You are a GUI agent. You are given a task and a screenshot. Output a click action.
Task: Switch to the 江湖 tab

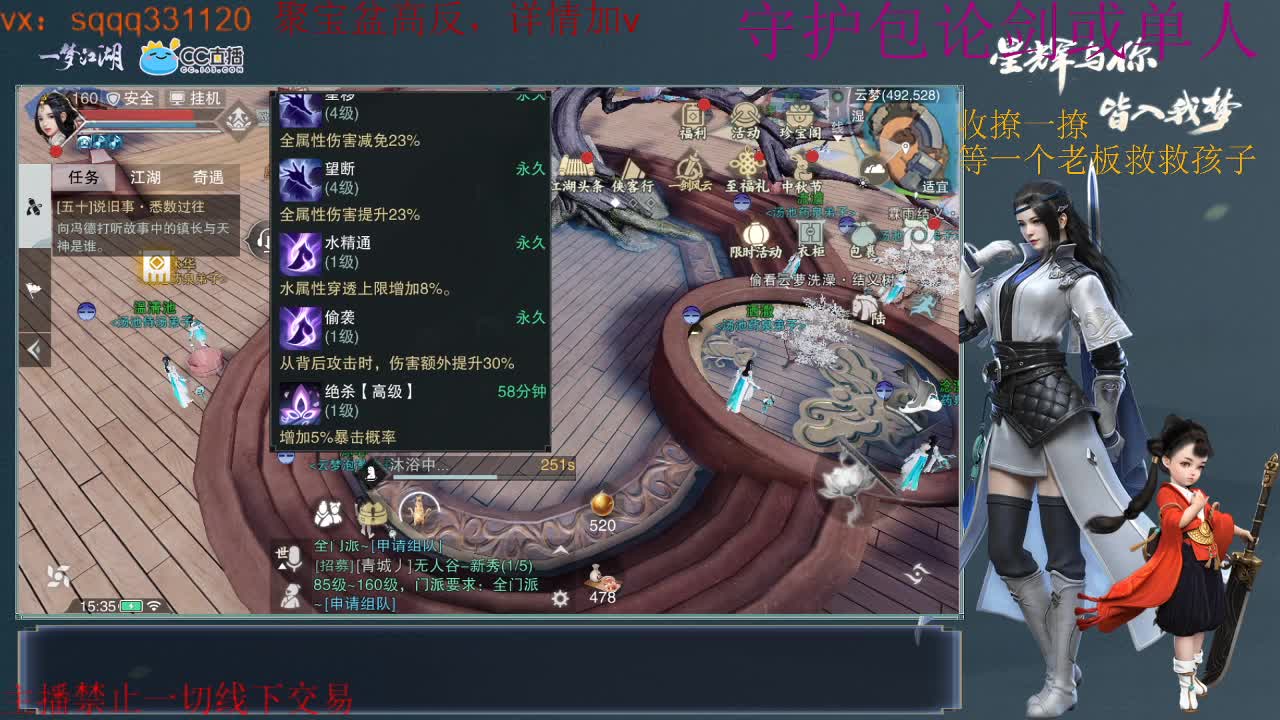(x=146, y=178)
